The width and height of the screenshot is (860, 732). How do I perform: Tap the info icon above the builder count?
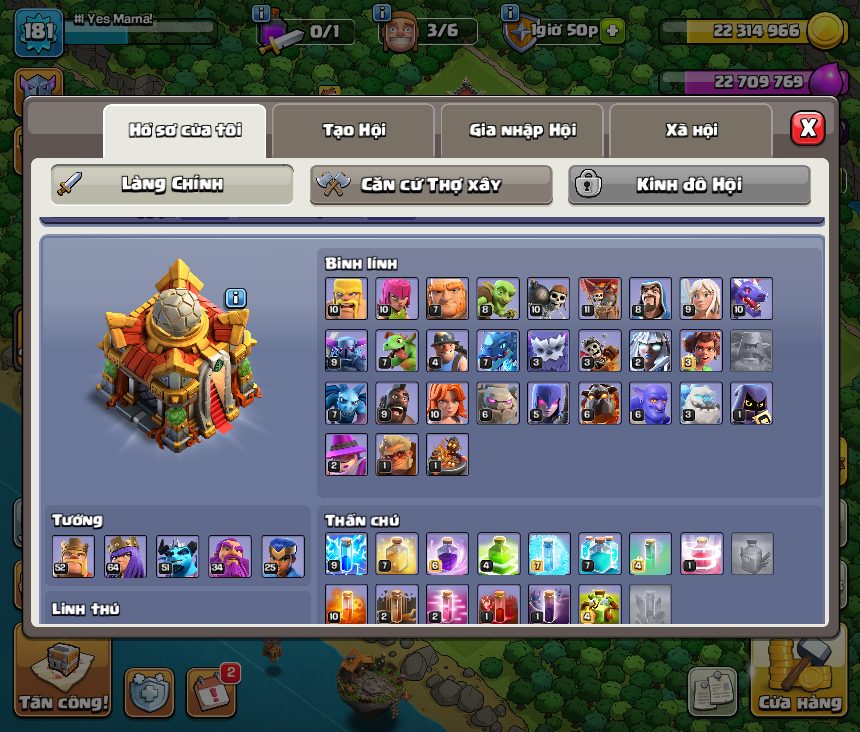tap(381, 13)
